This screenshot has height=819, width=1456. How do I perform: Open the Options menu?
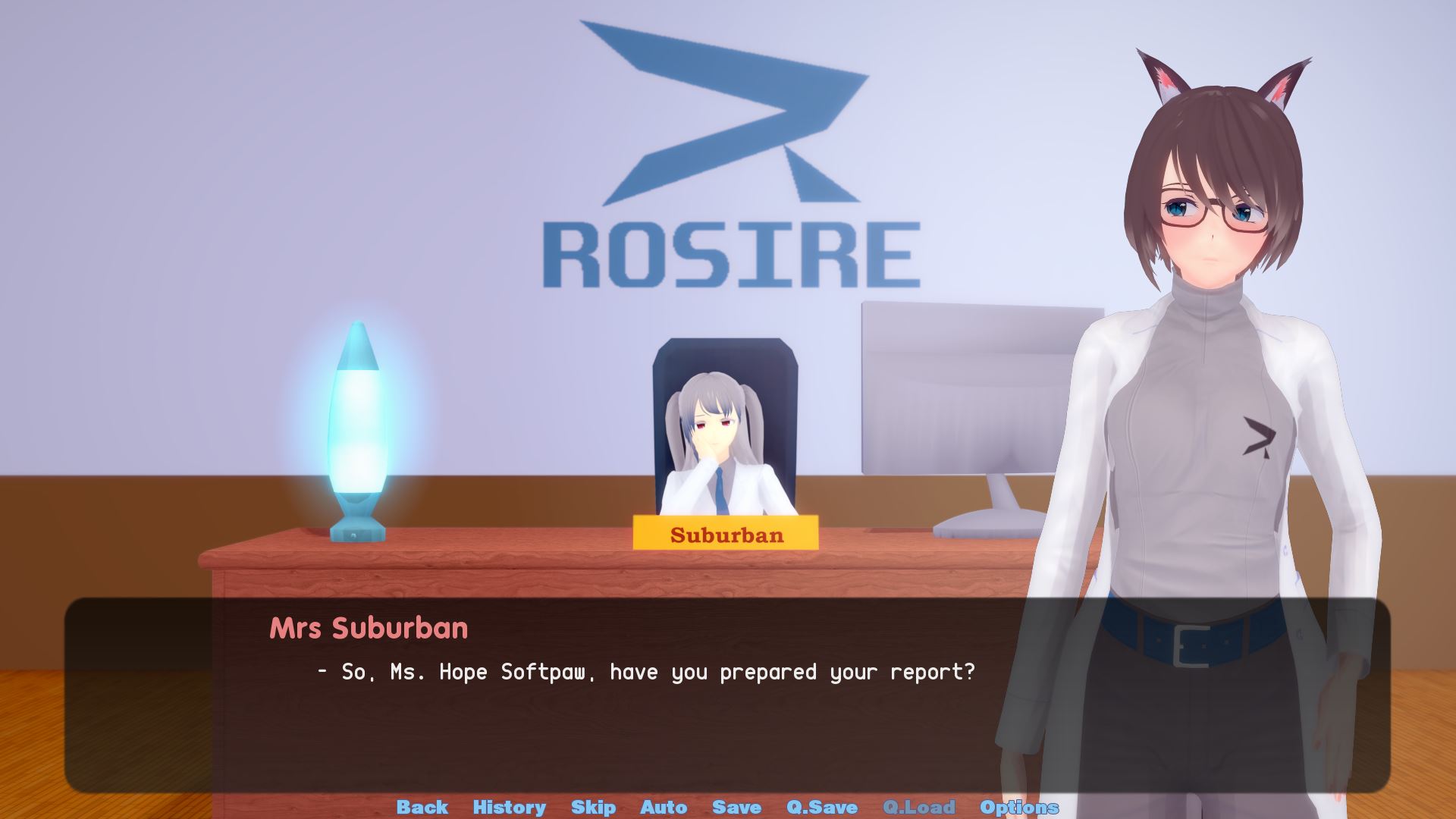click(1018, 807)
